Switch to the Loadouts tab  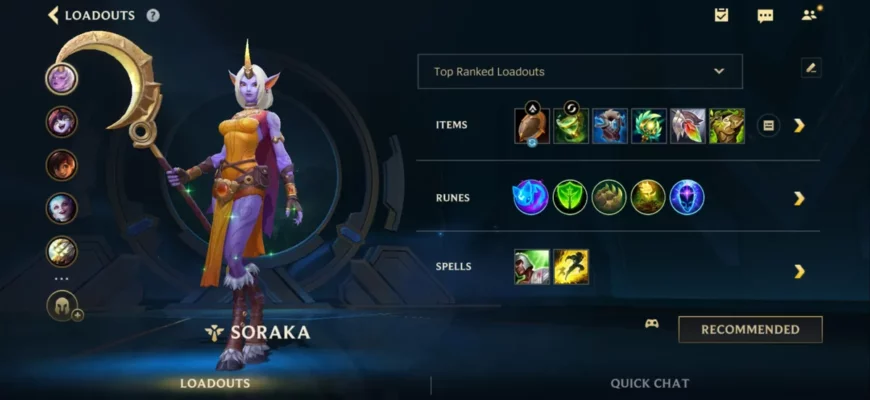(x=215, y=383)
